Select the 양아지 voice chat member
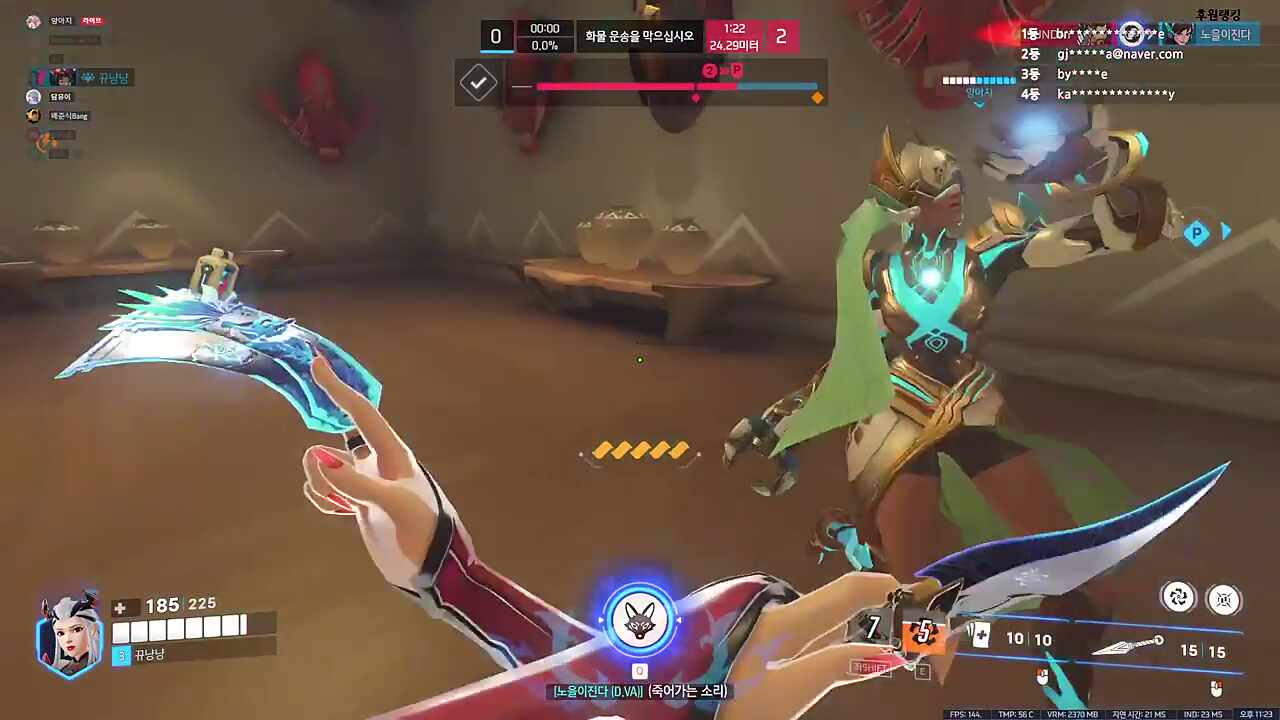Screen dimensions: 1280x720 point(55,21)
